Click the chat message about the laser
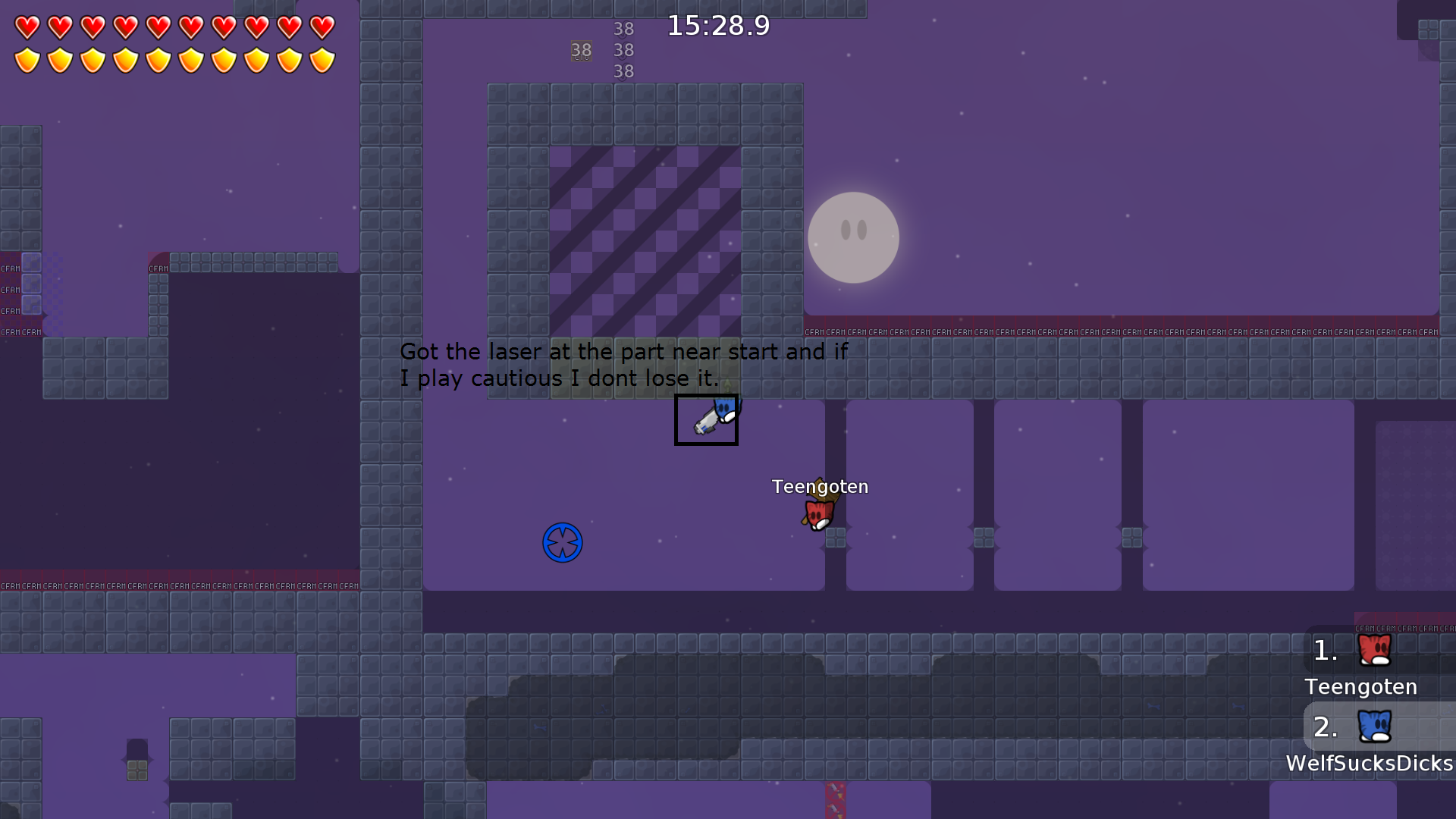The width and height of the screenshot is (1456, 819). 624,365
